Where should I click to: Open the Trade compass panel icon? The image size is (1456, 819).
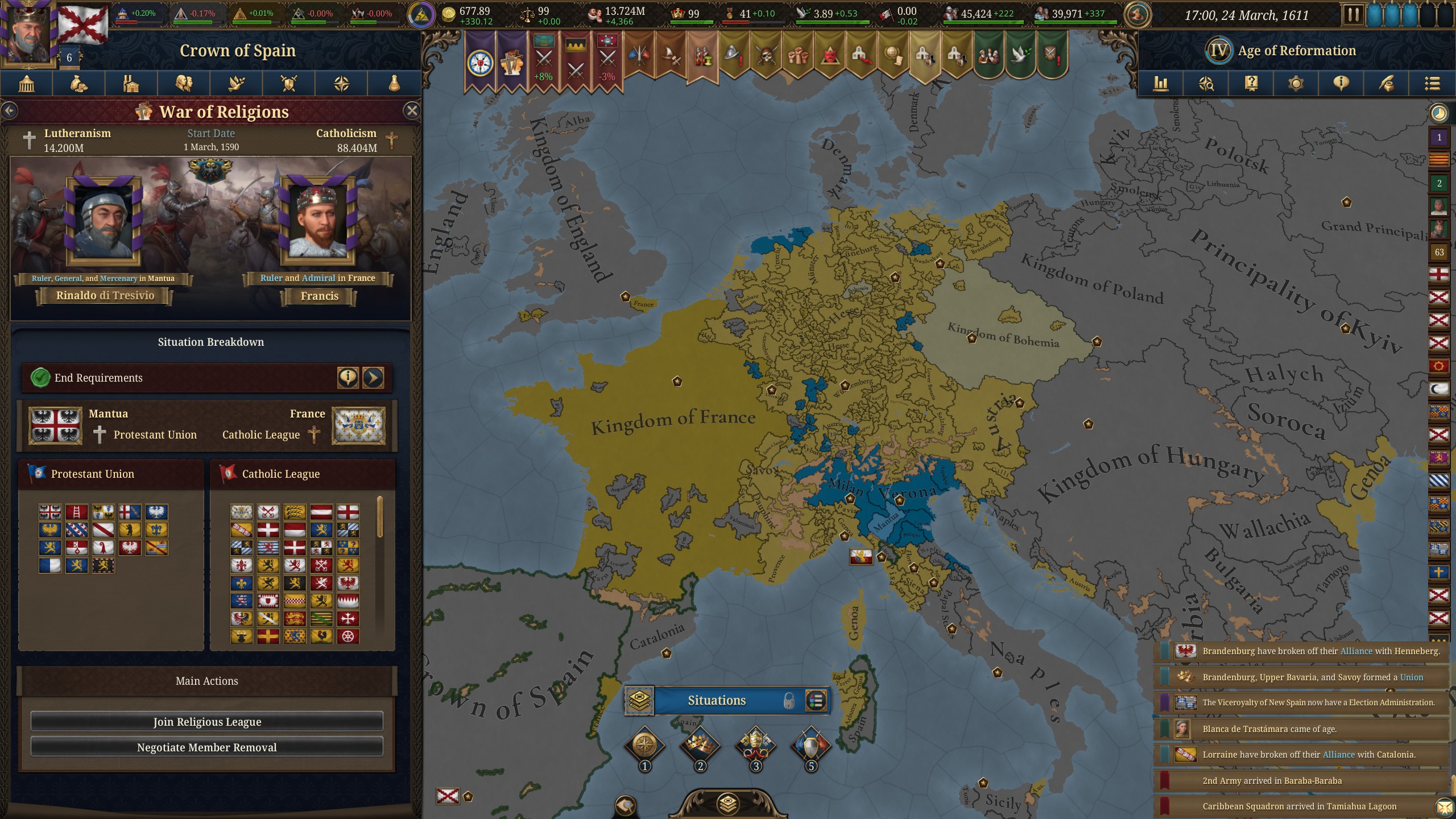342,84
